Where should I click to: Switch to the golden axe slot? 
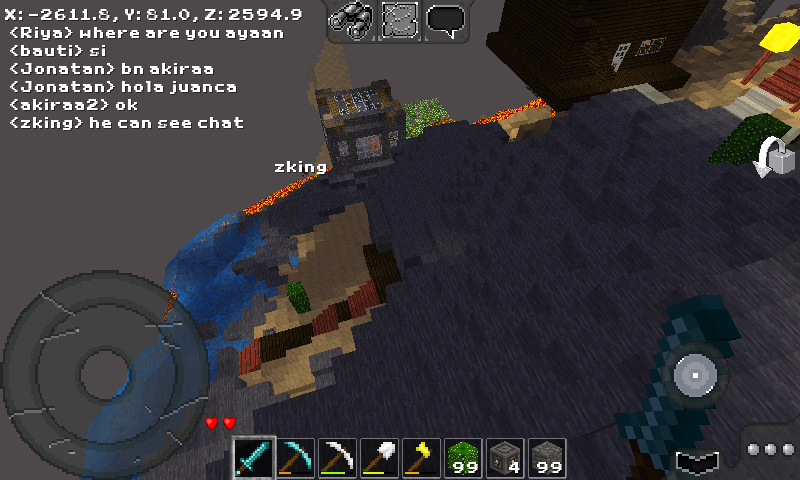421,458
